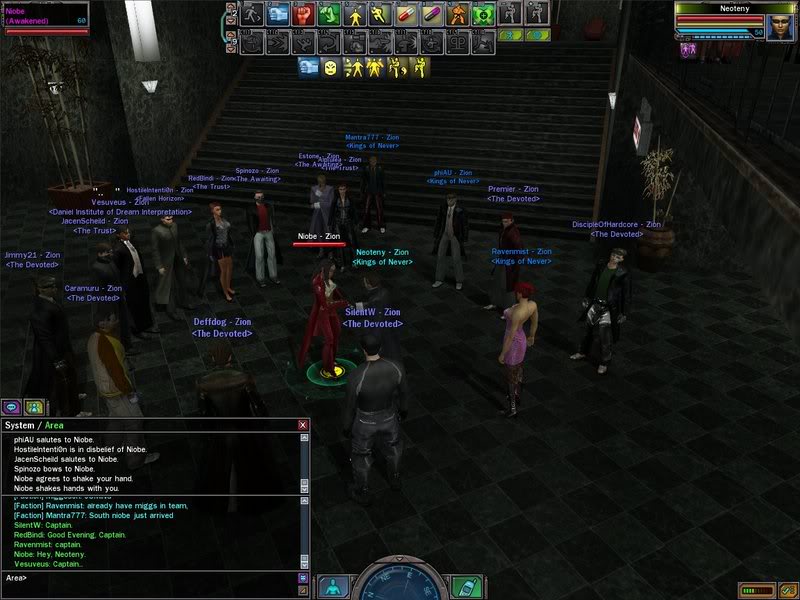This screenshot has height=600, width=800.
Task: Use the red and white pill
Action: [x=407, y=14]
